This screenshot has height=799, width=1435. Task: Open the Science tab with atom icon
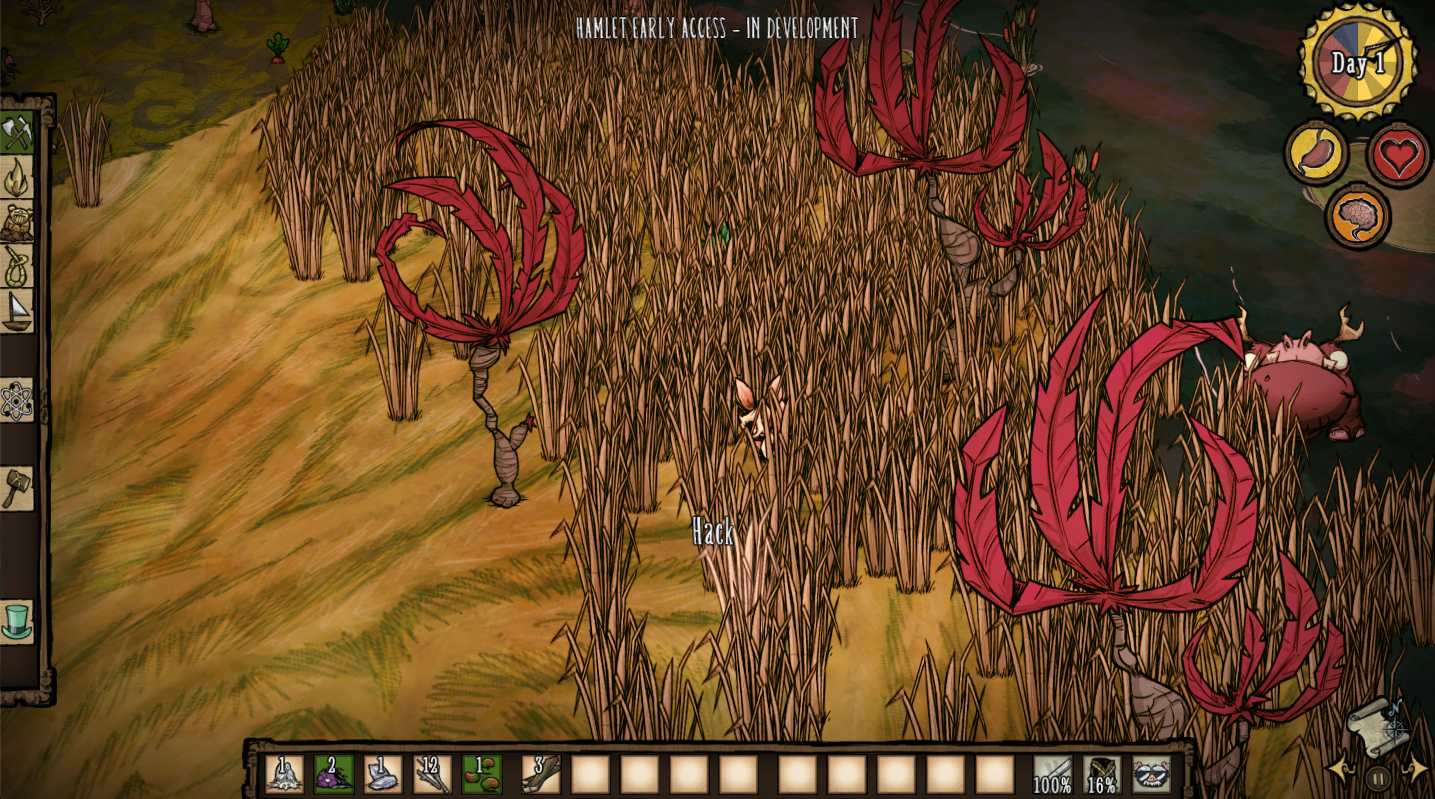pyautogui.click(x=17, y=400)
